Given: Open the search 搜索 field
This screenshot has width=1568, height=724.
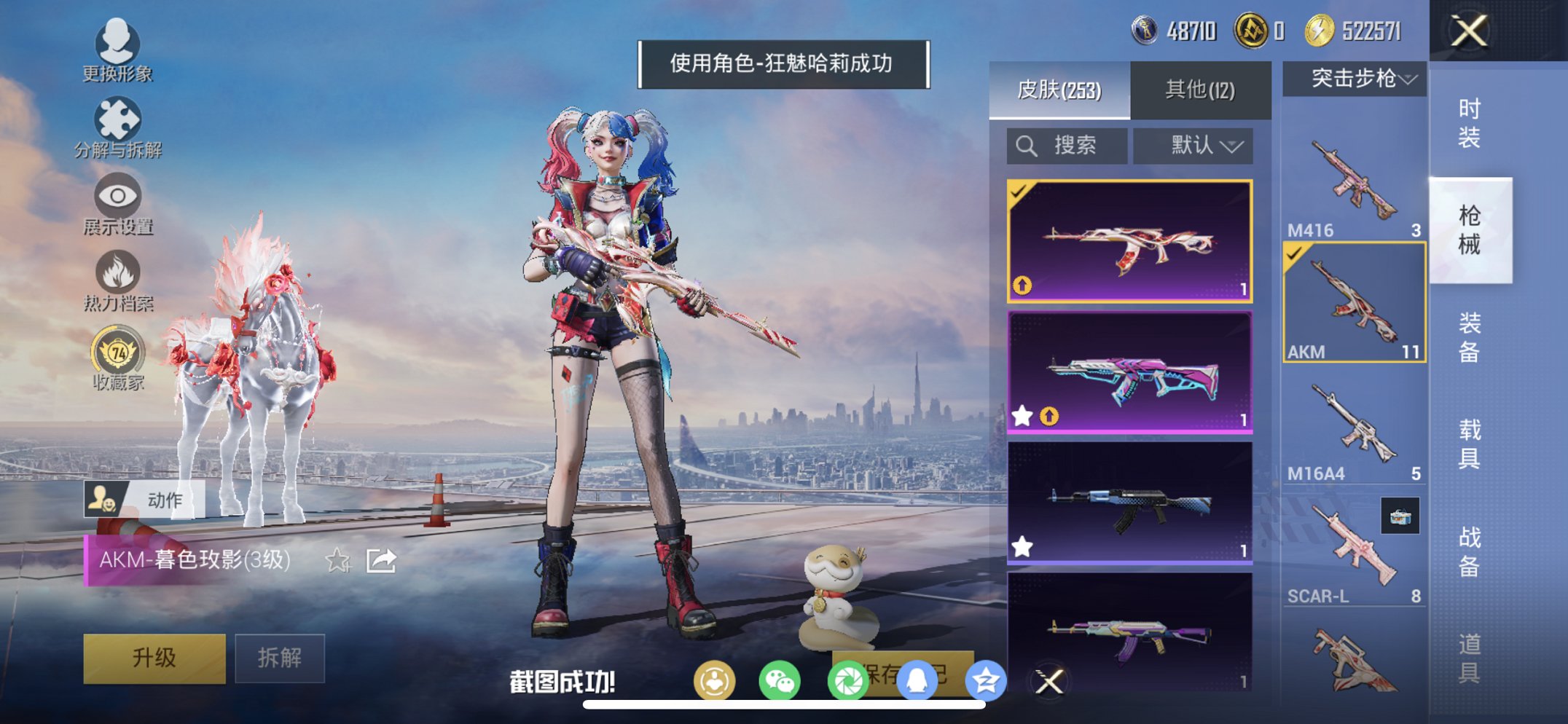Looking at the screenshot, I should pyautogui.click(x=1067, y=145).
